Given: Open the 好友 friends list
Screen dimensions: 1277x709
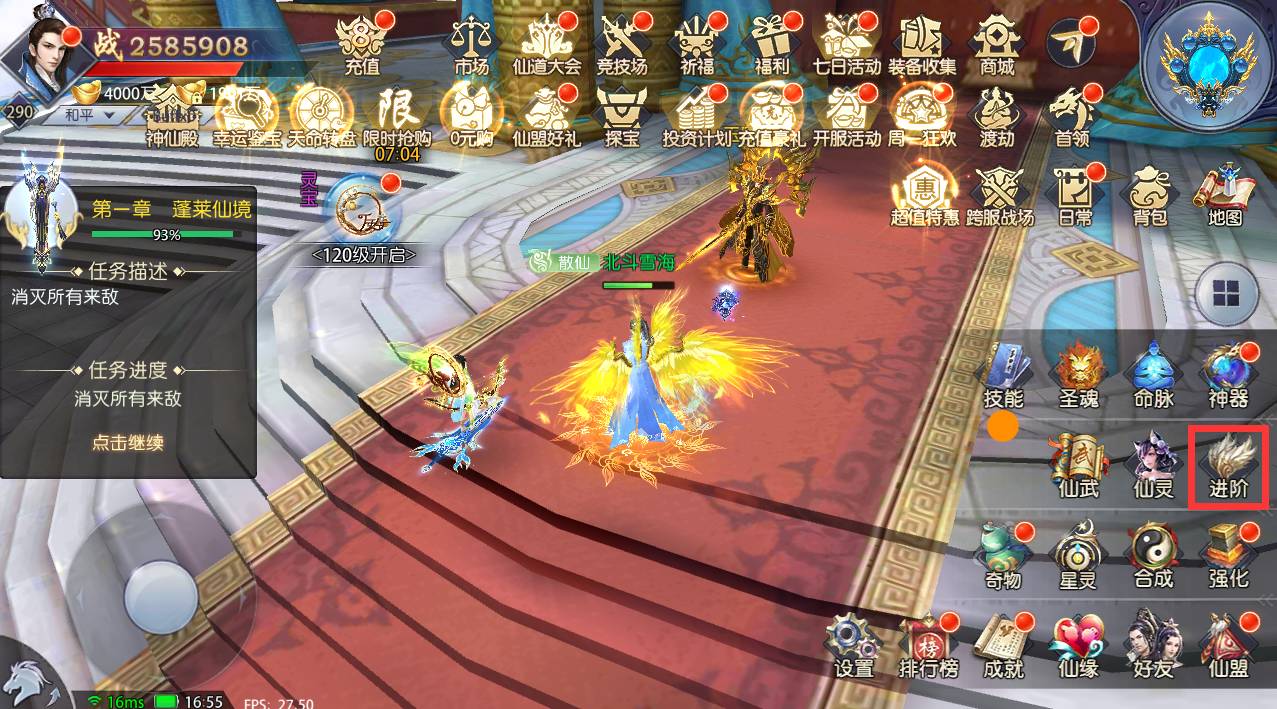Looking at the screenshot, I should (1150, 645).
